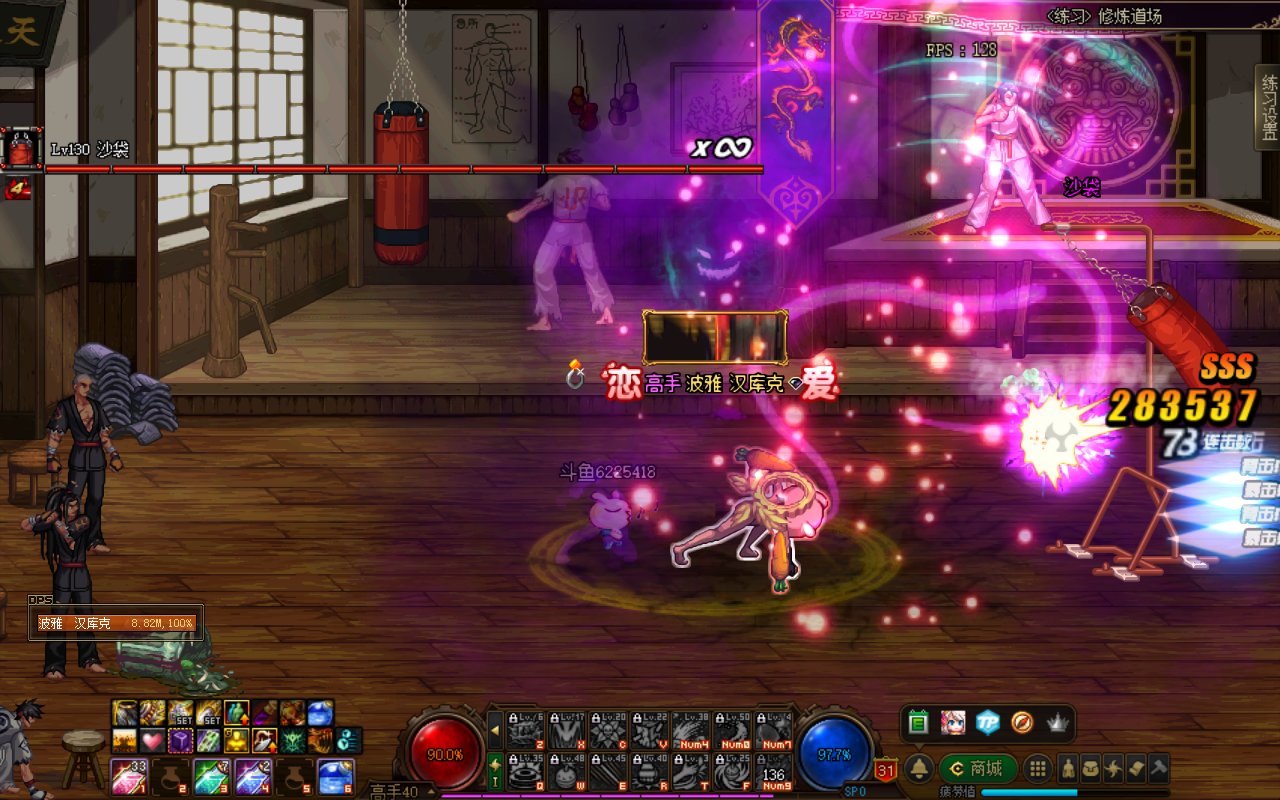Open the hammer icon menu

coord(1158,767)
